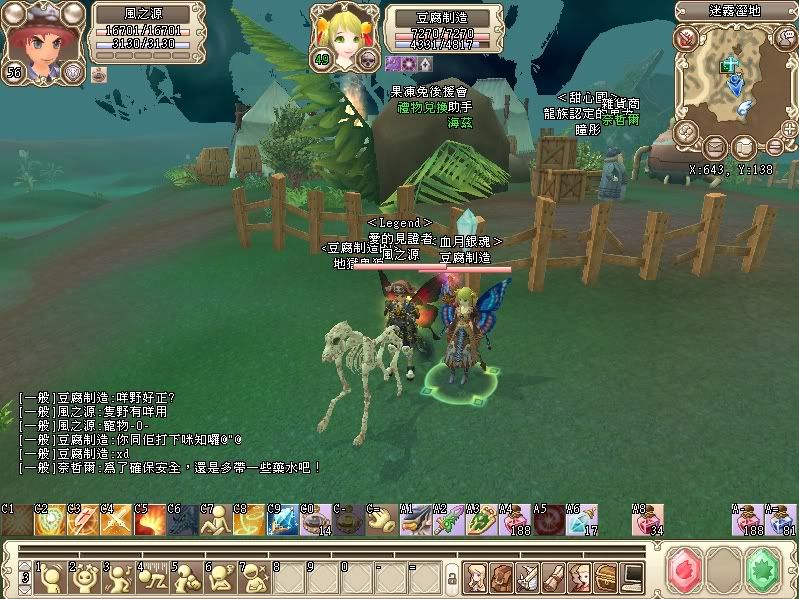Open the computer system menu button
This screenshot has width=799, height=599.
click(632, 576)
